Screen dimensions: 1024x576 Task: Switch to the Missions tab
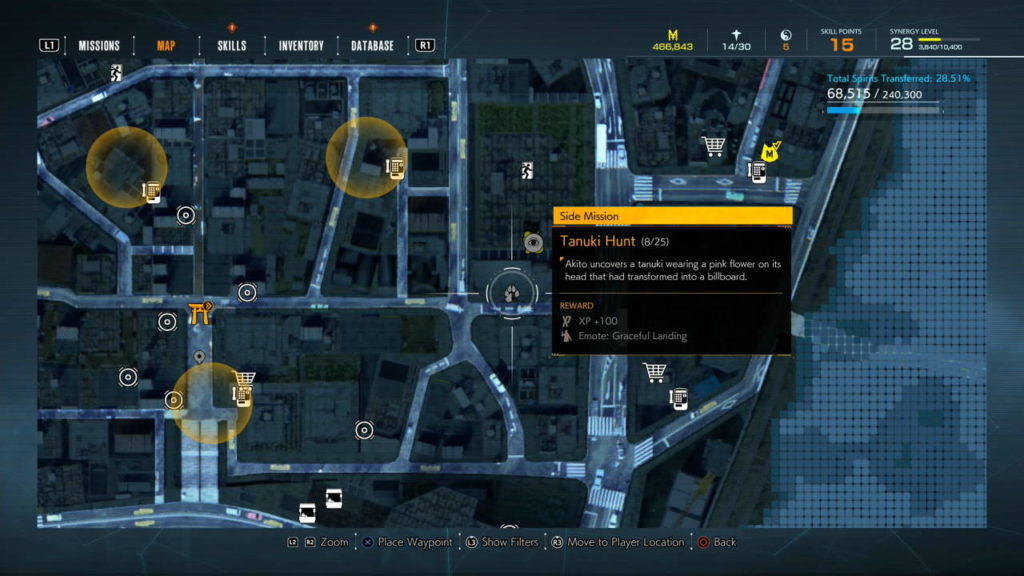pyautogui.click(x=99, y=46)
